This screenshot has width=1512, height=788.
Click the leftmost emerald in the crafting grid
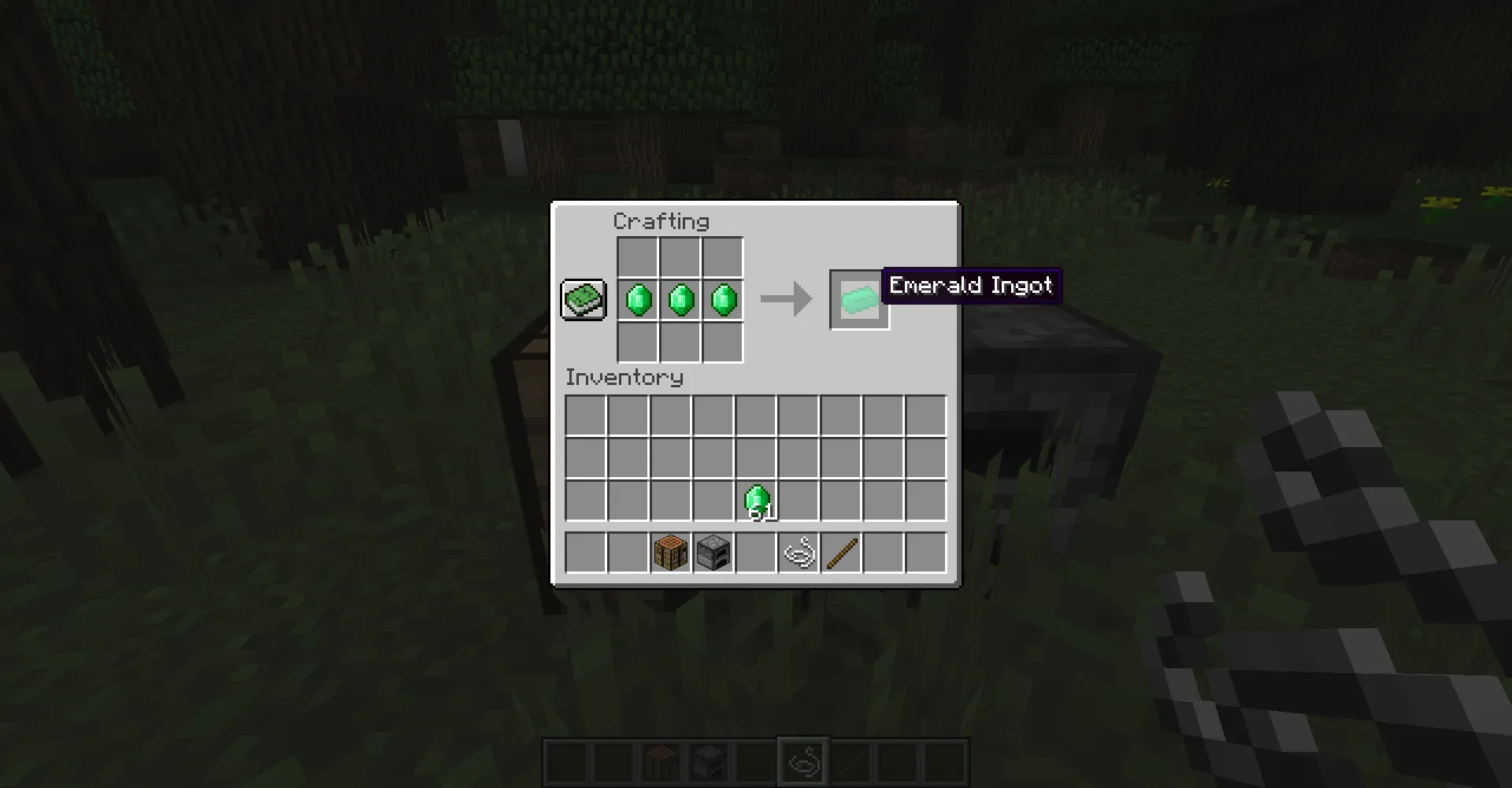[x=638, y=299]
